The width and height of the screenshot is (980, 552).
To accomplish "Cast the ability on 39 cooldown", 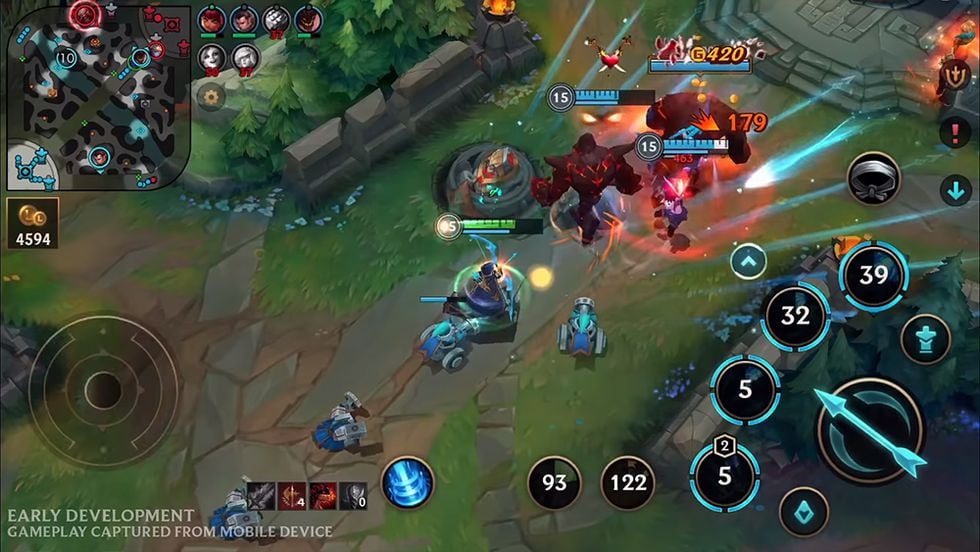I will click(x=873, y=275).
